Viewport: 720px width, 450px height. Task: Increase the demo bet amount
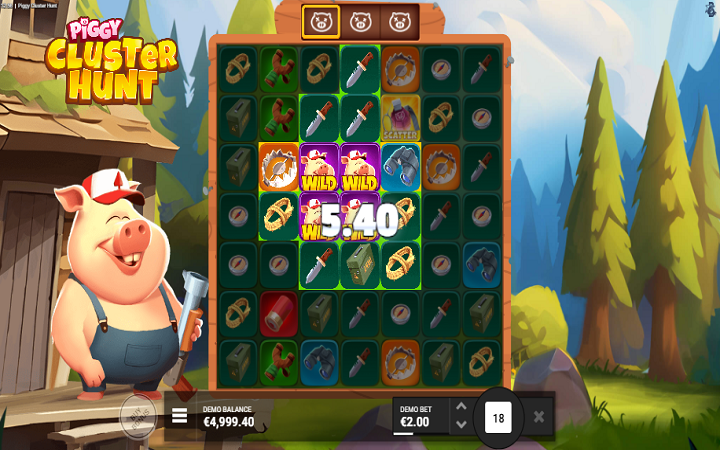point(460,407)
